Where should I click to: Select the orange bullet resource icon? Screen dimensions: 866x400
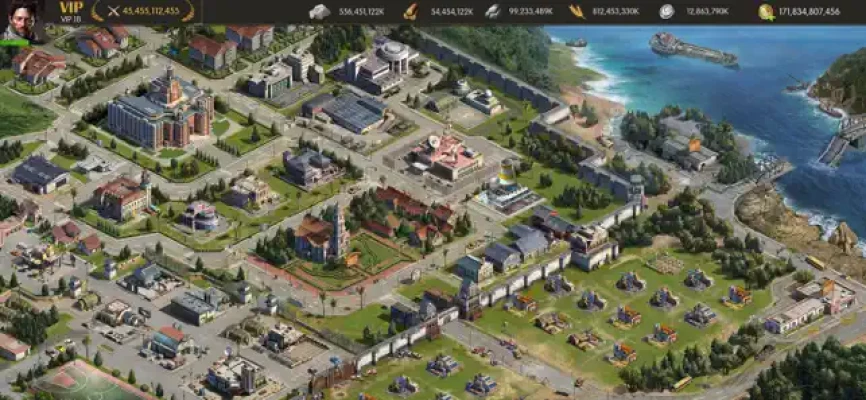pyautogui.click(x=410, y=12)
